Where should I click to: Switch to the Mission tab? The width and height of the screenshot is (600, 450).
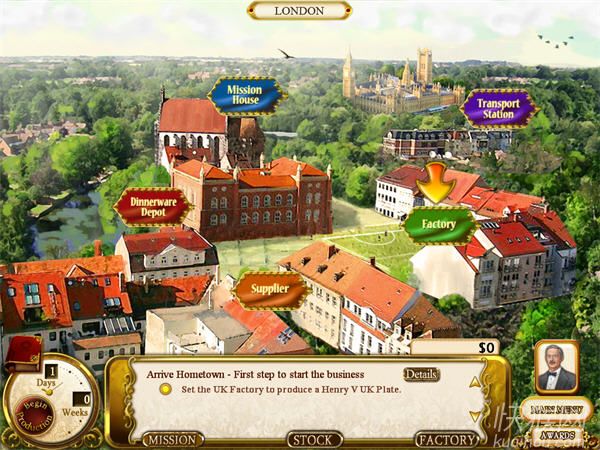coord(172,439)
